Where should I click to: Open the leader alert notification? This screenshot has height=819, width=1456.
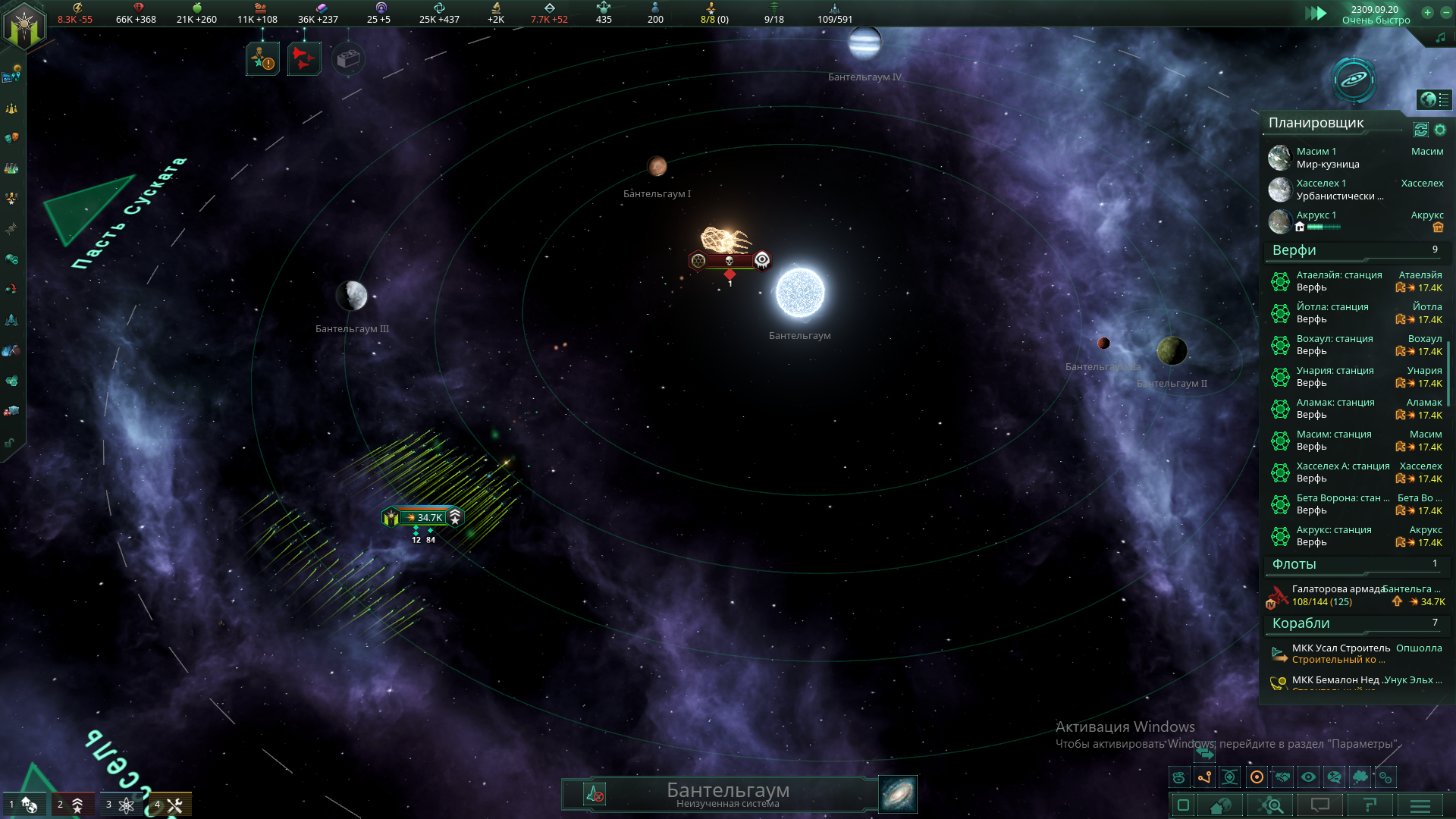pyautogui.click(x=262, y=59)
